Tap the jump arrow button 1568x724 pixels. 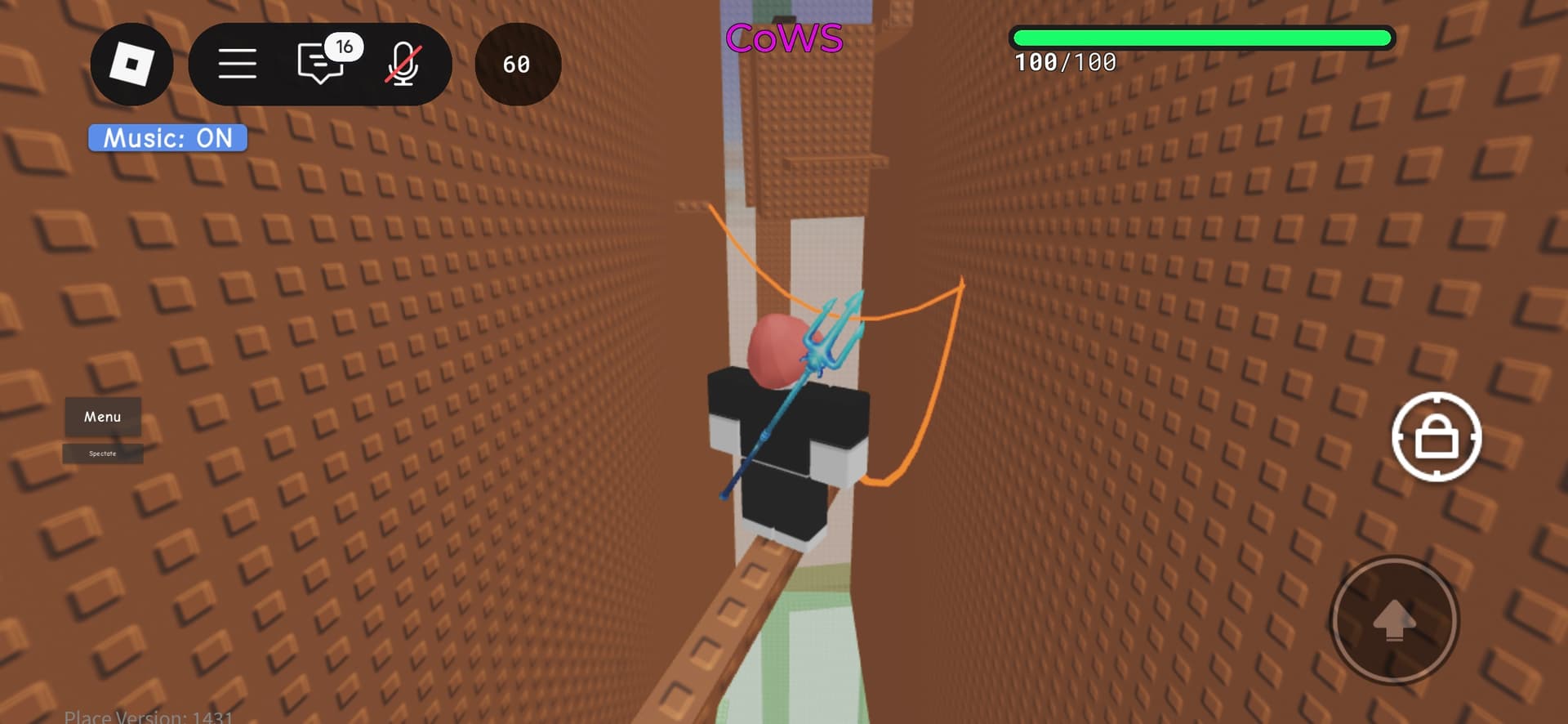pyautogui.click(x=1394, y=620)
